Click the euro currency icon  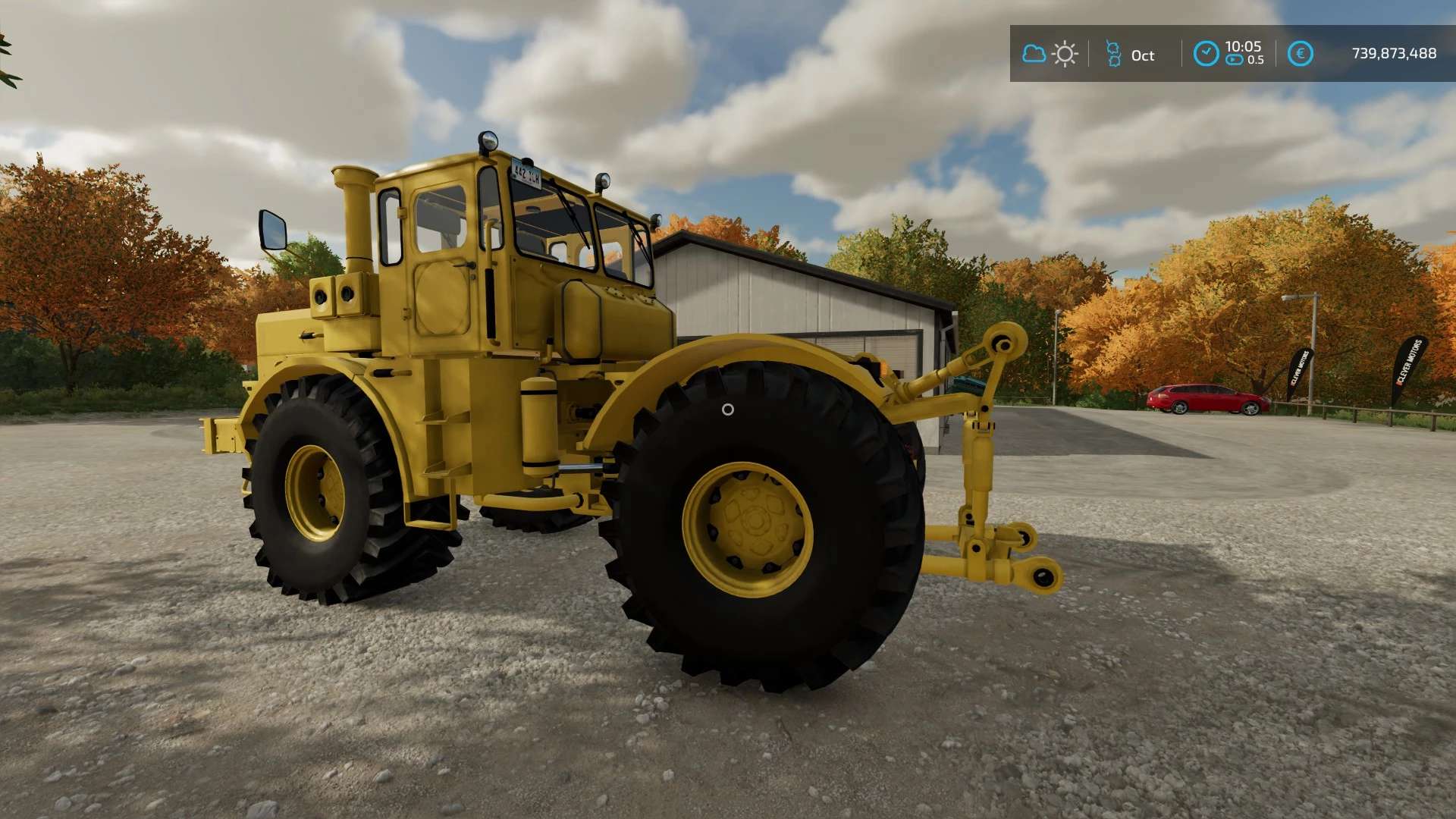tap(1300, 54)
